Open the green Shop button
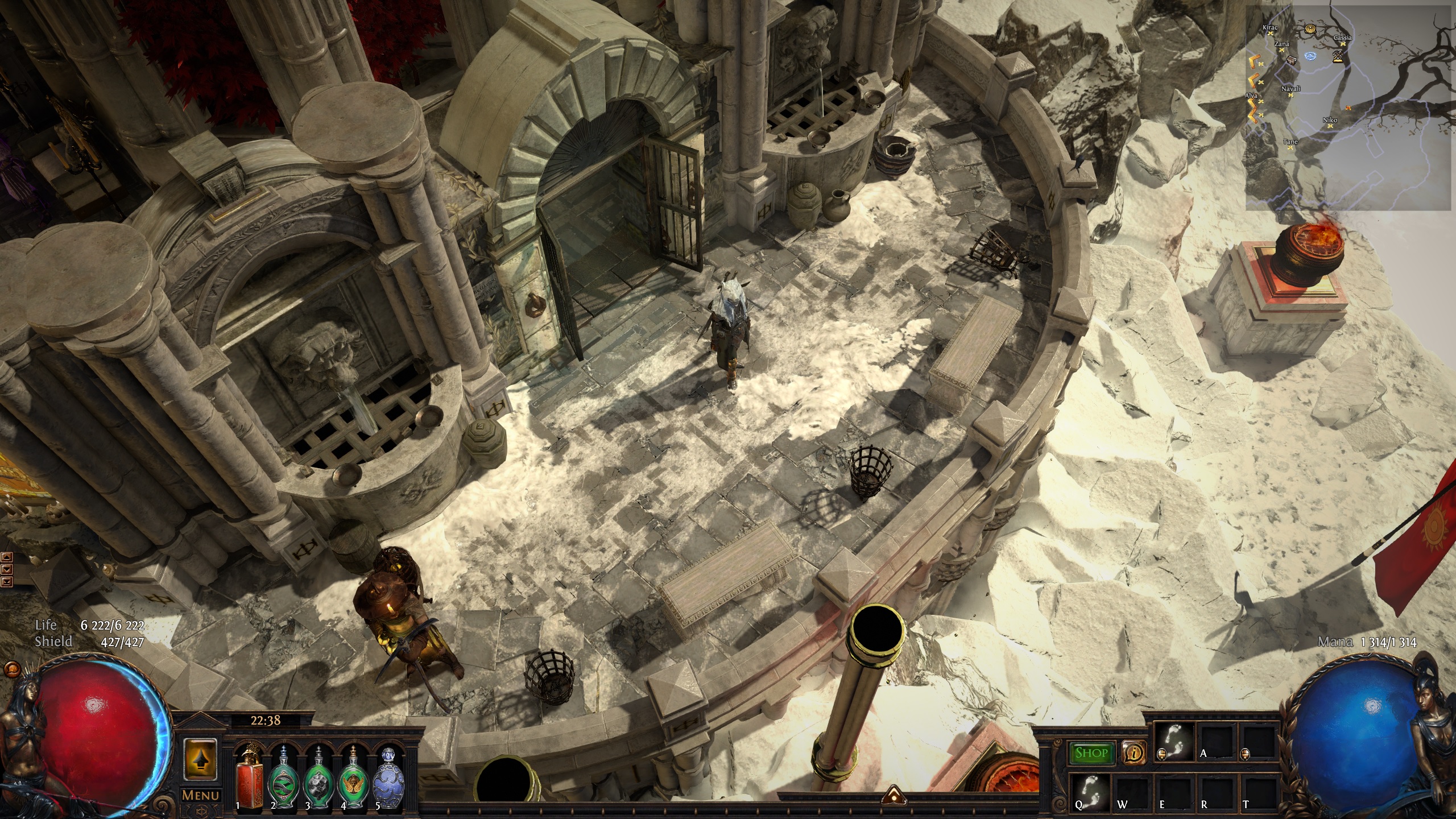The image size is (1456, 819). click(1091, 753)
